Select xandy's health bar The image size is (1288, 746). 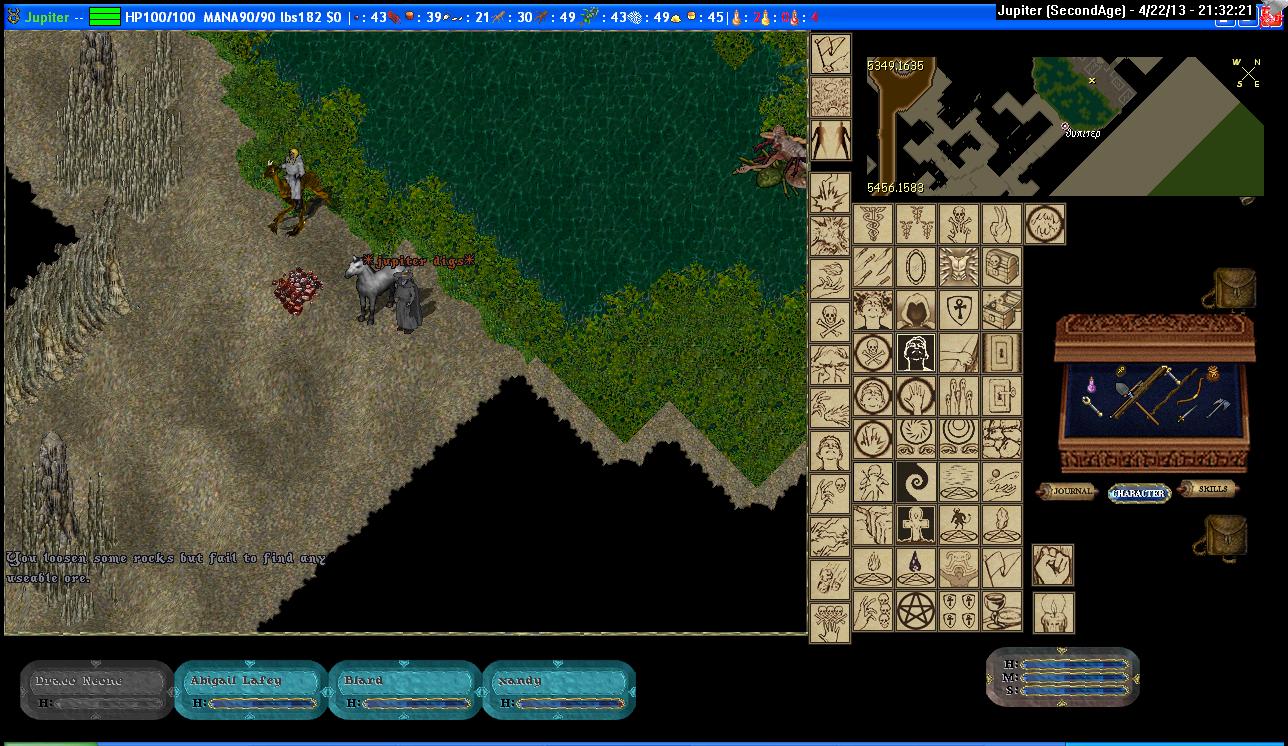coord(559,690)
